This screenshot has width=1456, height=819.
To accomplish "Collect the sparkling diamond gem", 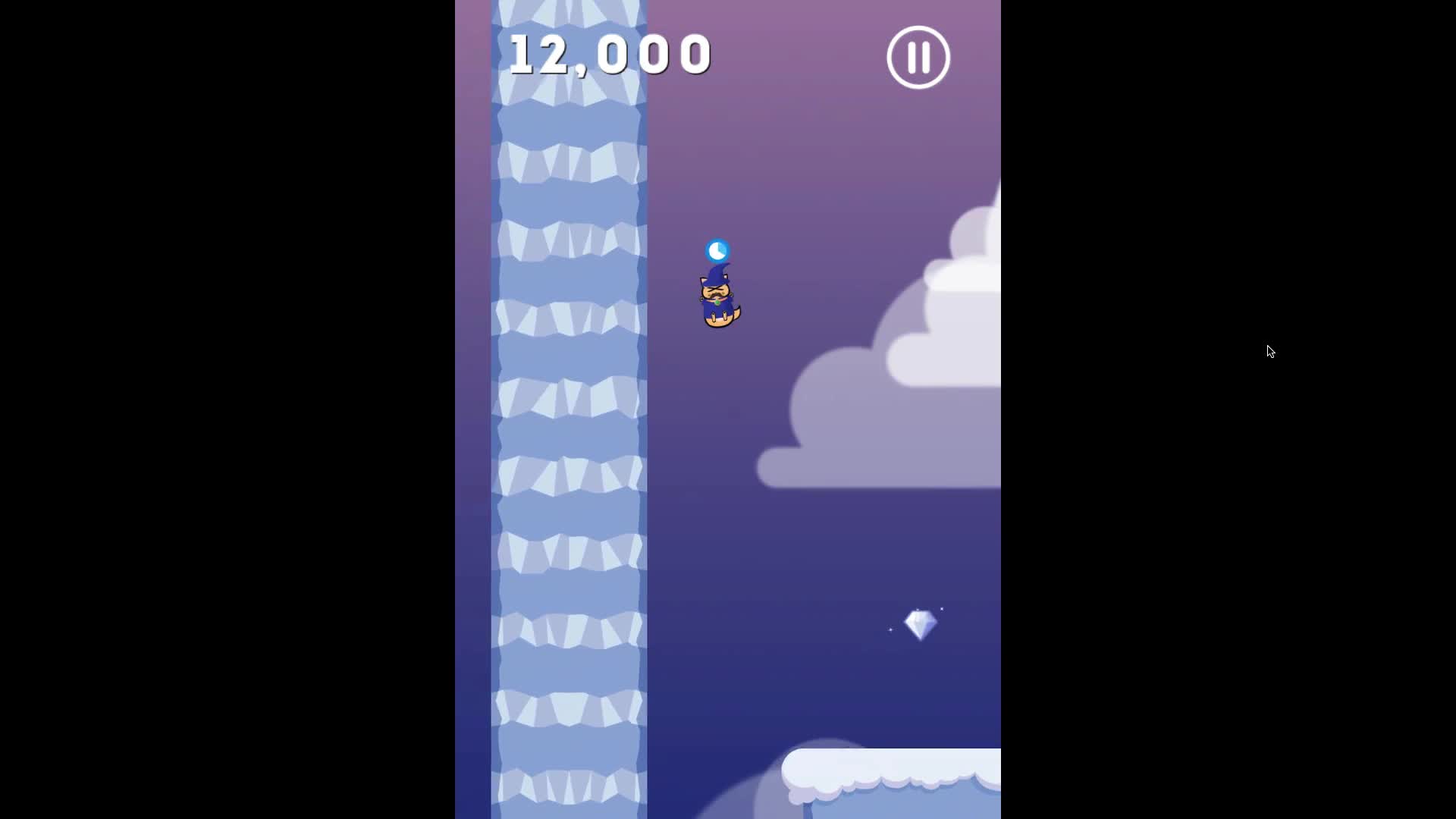I will click(x=921, y=625).
